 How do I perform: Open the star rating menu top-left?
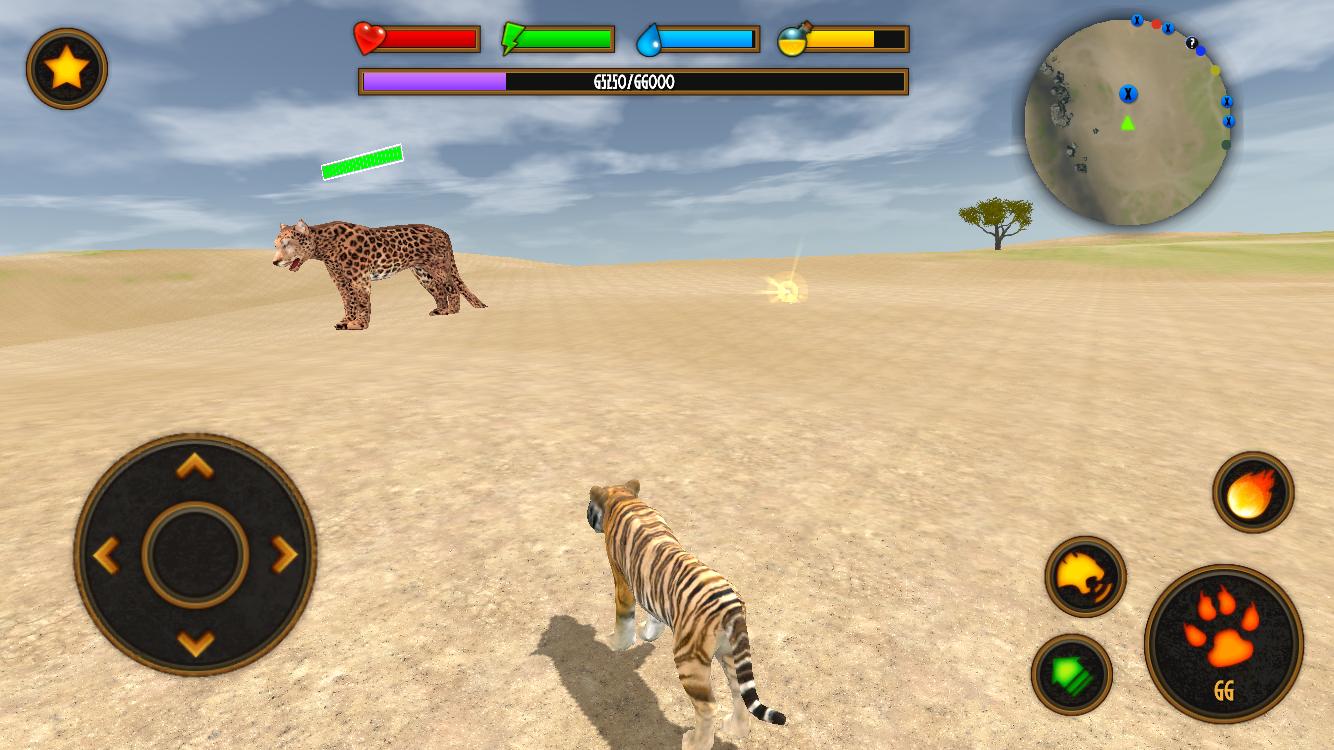66,69
